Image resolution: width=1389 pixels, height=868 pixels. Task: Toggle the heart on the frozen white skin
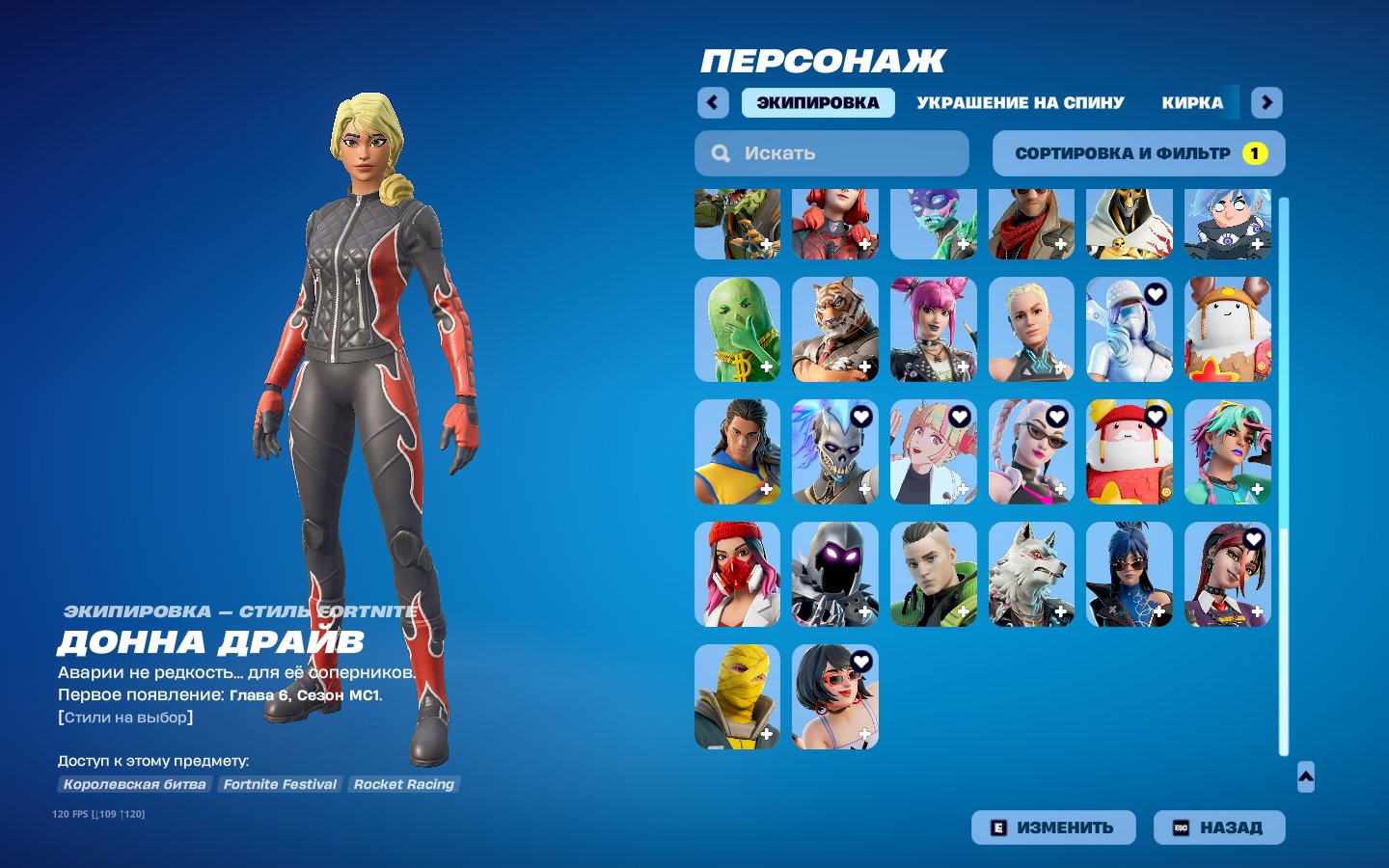[1155, 297]
